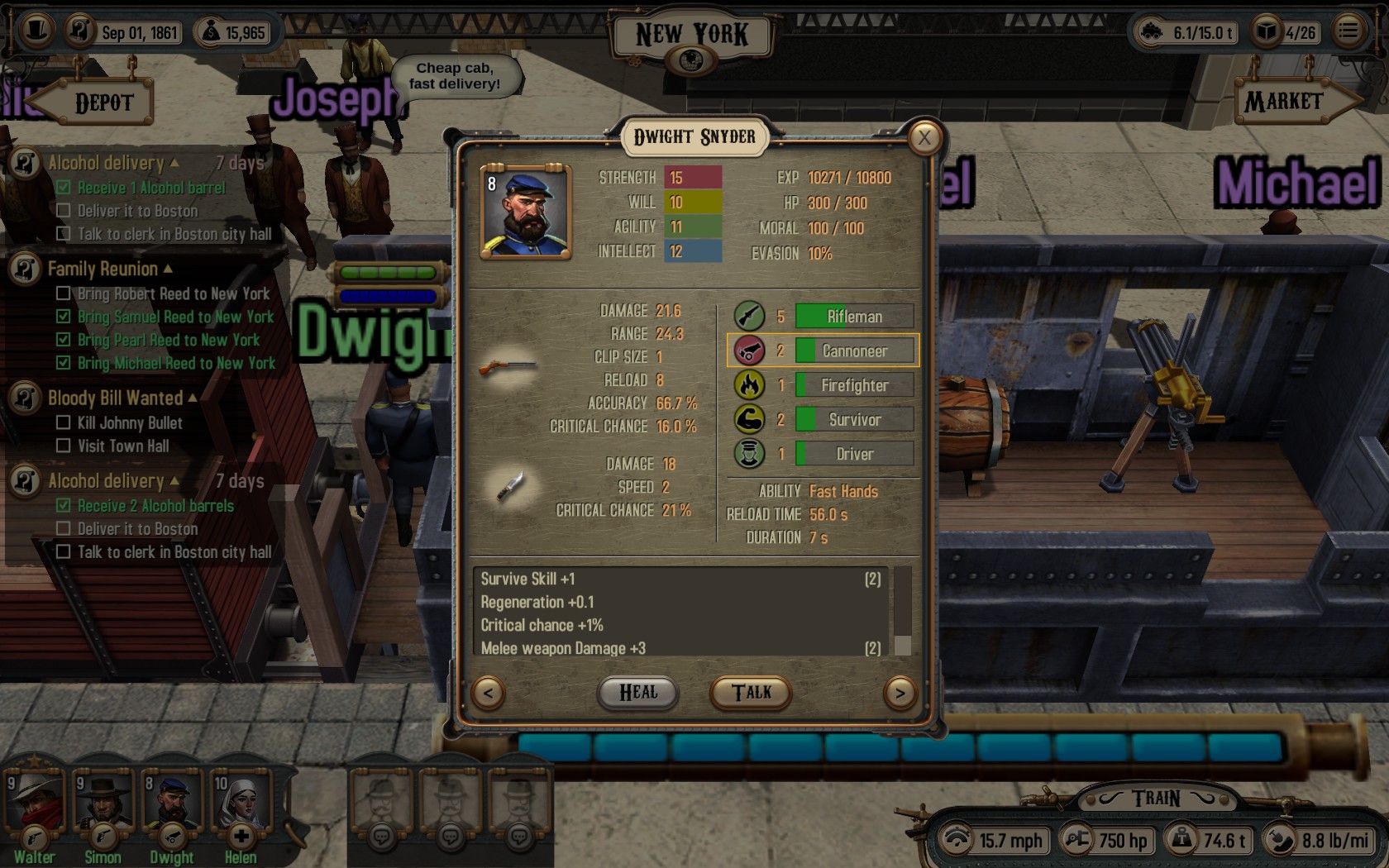Show the next character sheet
The height and width of the screenshot is (868, 1389).
(900, 693)
